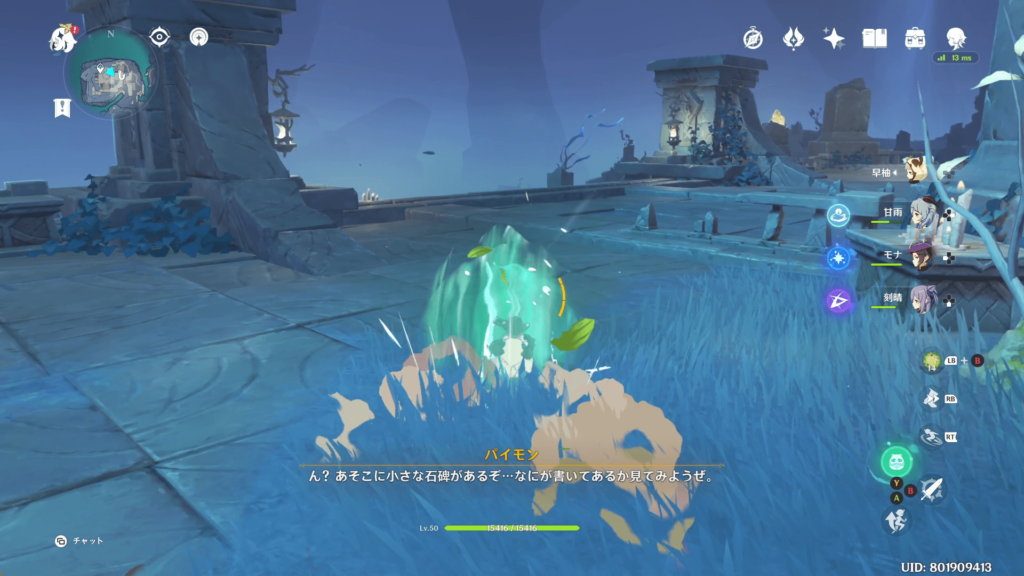1024x576 pixels.
Task: Open the co-op signal icon beside the eye icon
Action: click(x=199, y=37)
